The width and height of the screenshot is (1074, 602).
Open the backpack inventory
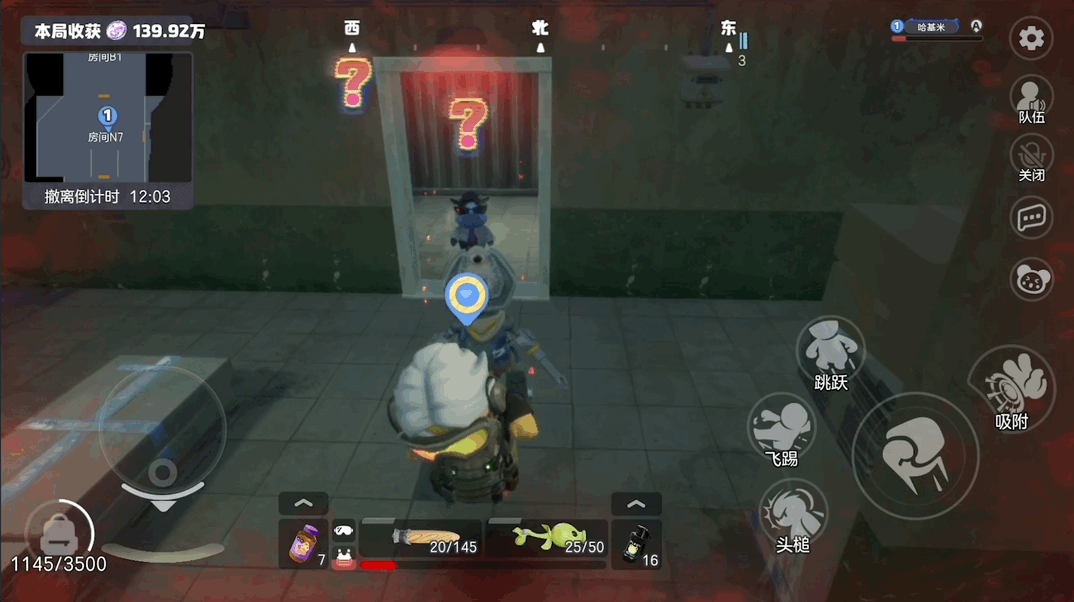point(56,530)
